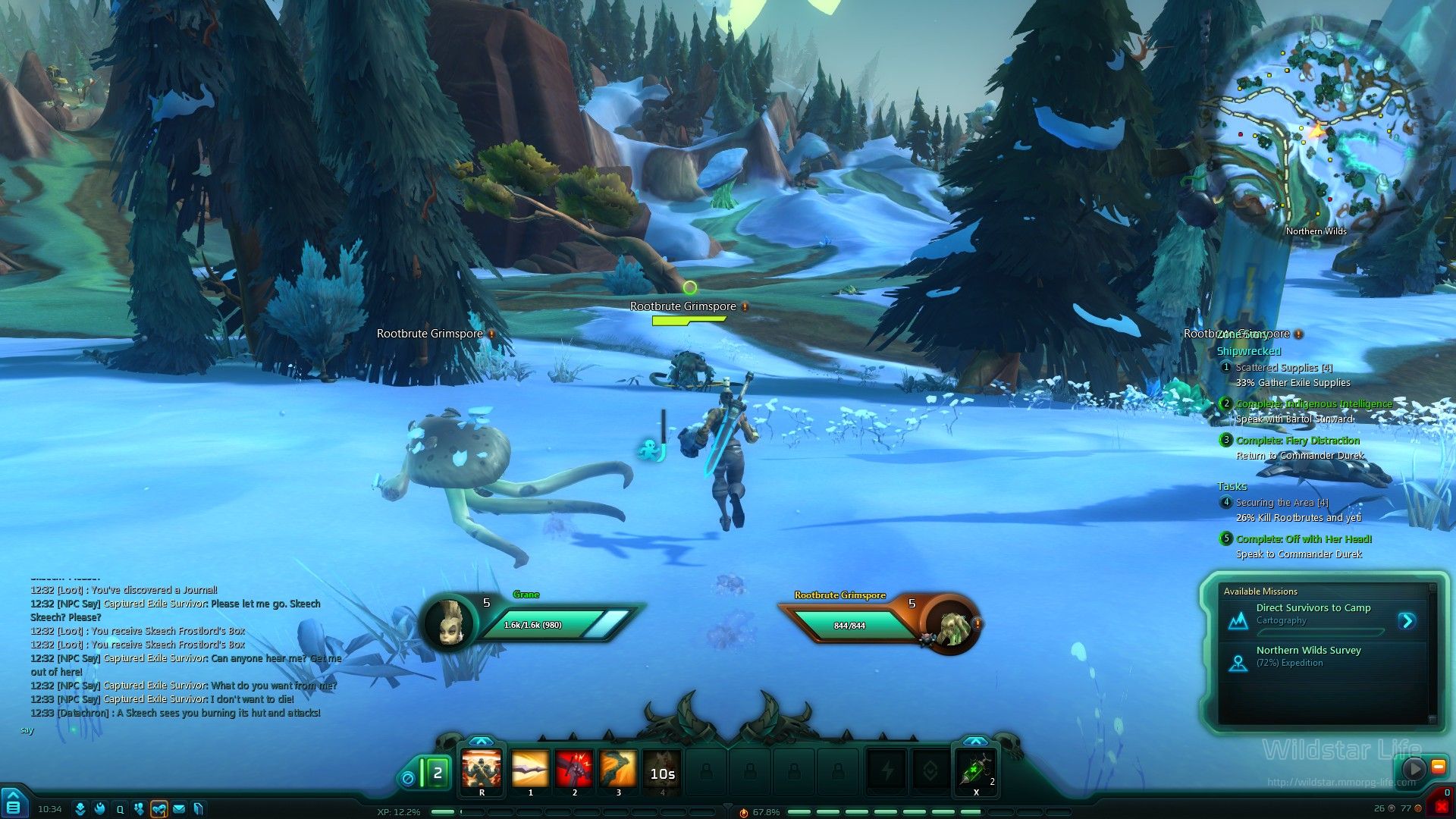Select the Off with Her Head! quest
The height and width of the screenshot is (819, 1456).
tap(1304, 539)
